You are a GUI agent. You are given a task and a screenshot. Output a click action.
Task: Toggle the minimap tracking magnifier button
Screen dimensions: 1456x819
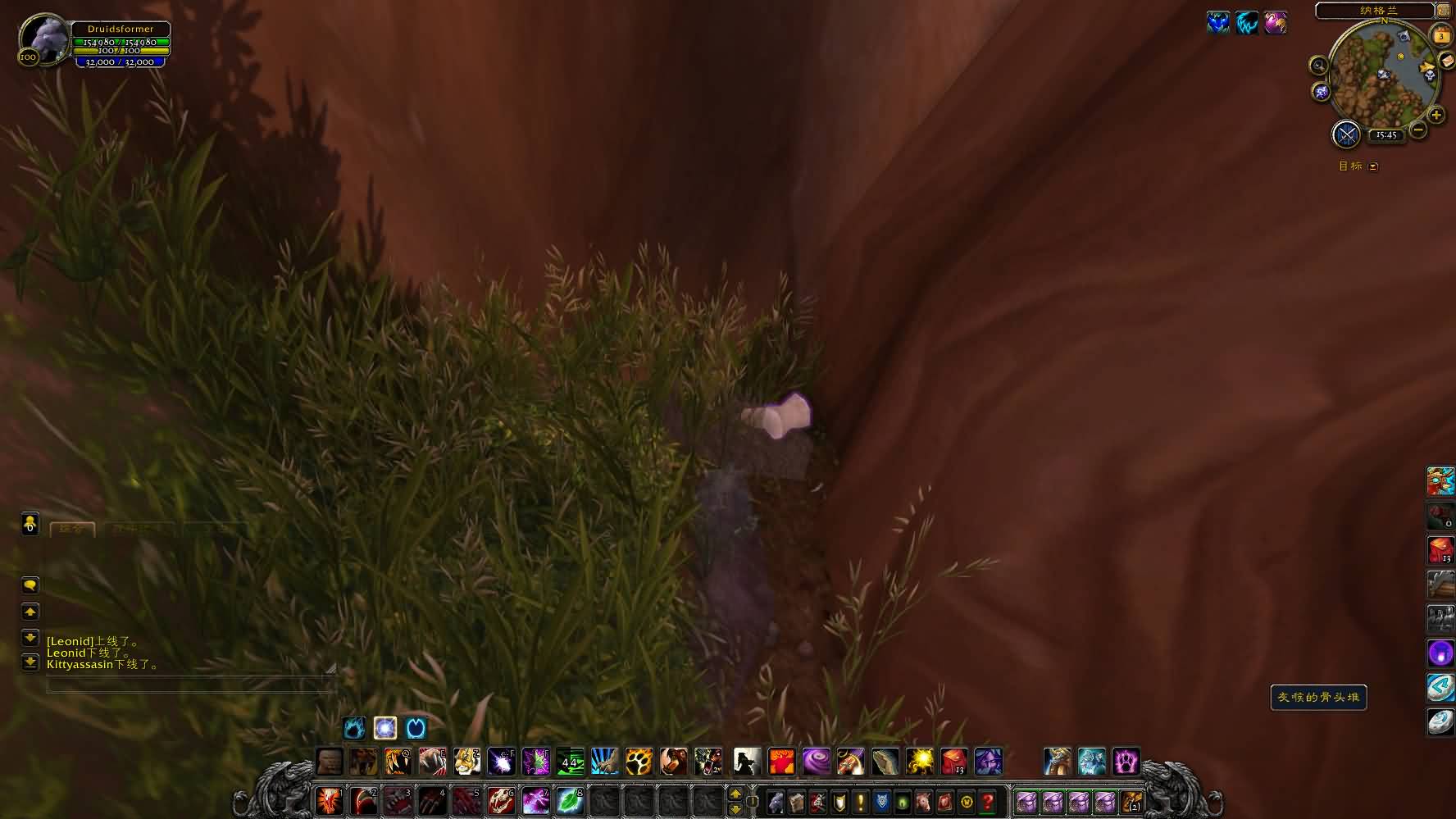1318,66
